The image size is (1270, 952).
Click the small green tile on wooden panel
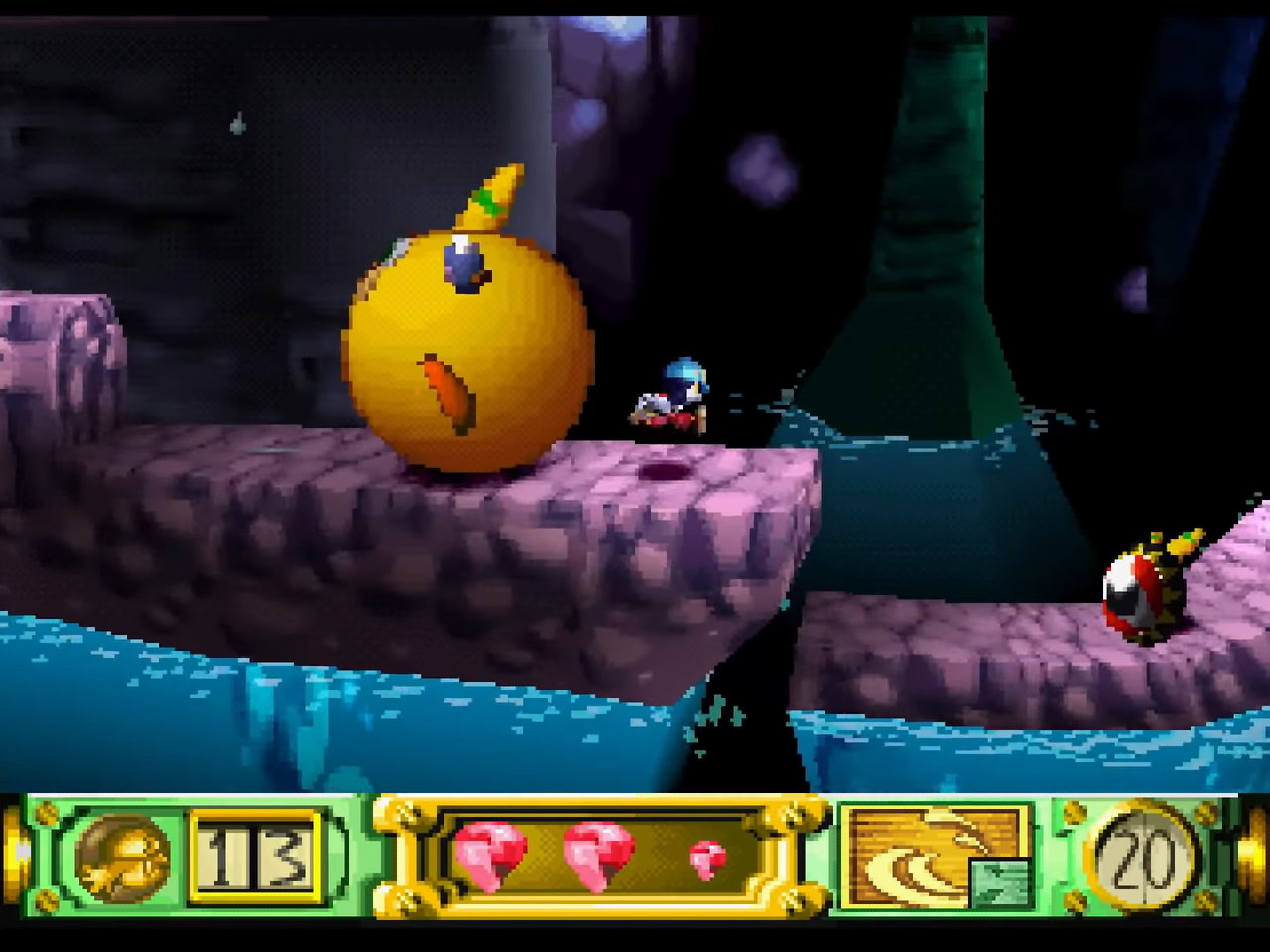click(x=997, y=882)
